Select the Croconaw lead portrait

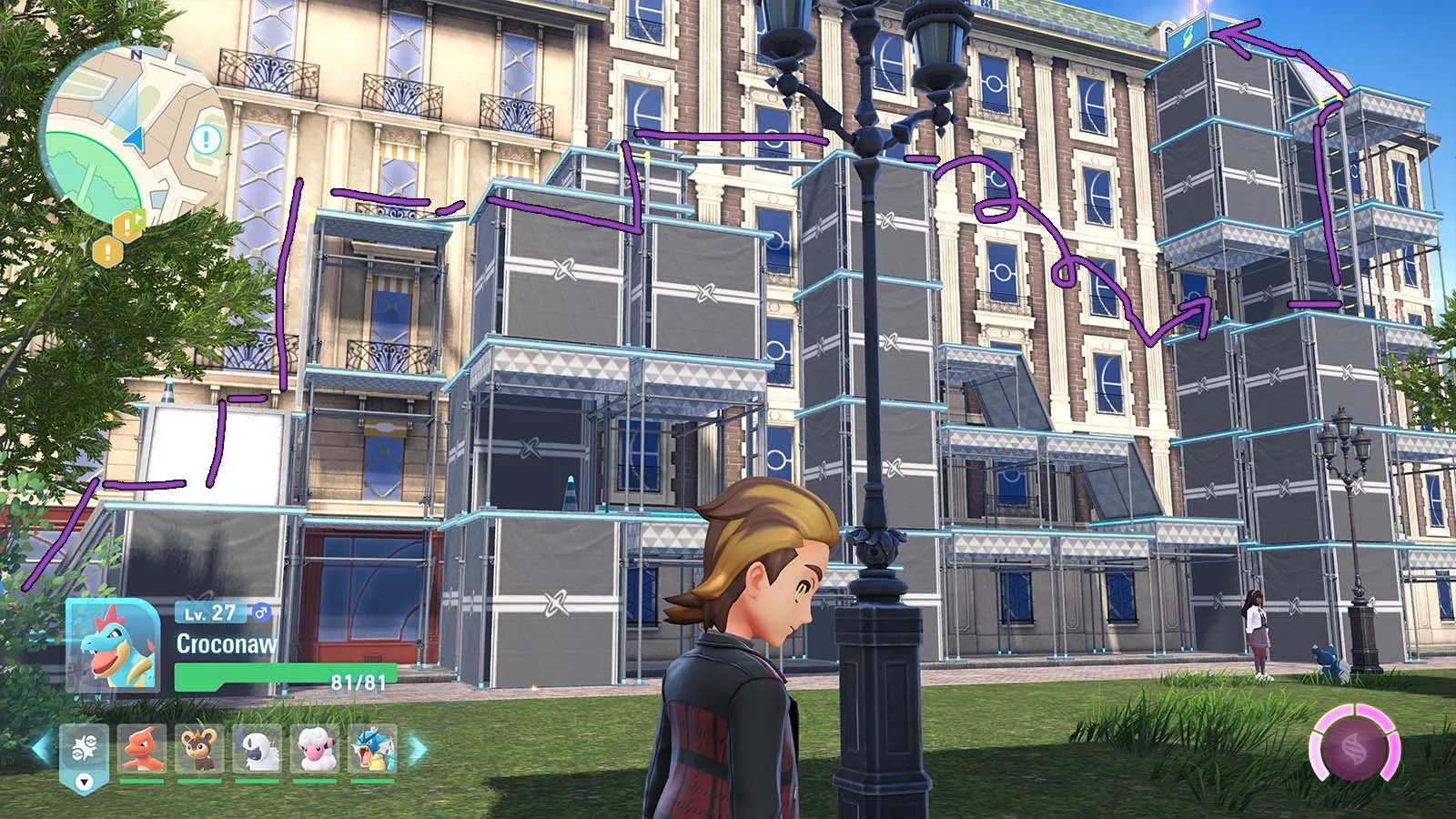point(114,644)
